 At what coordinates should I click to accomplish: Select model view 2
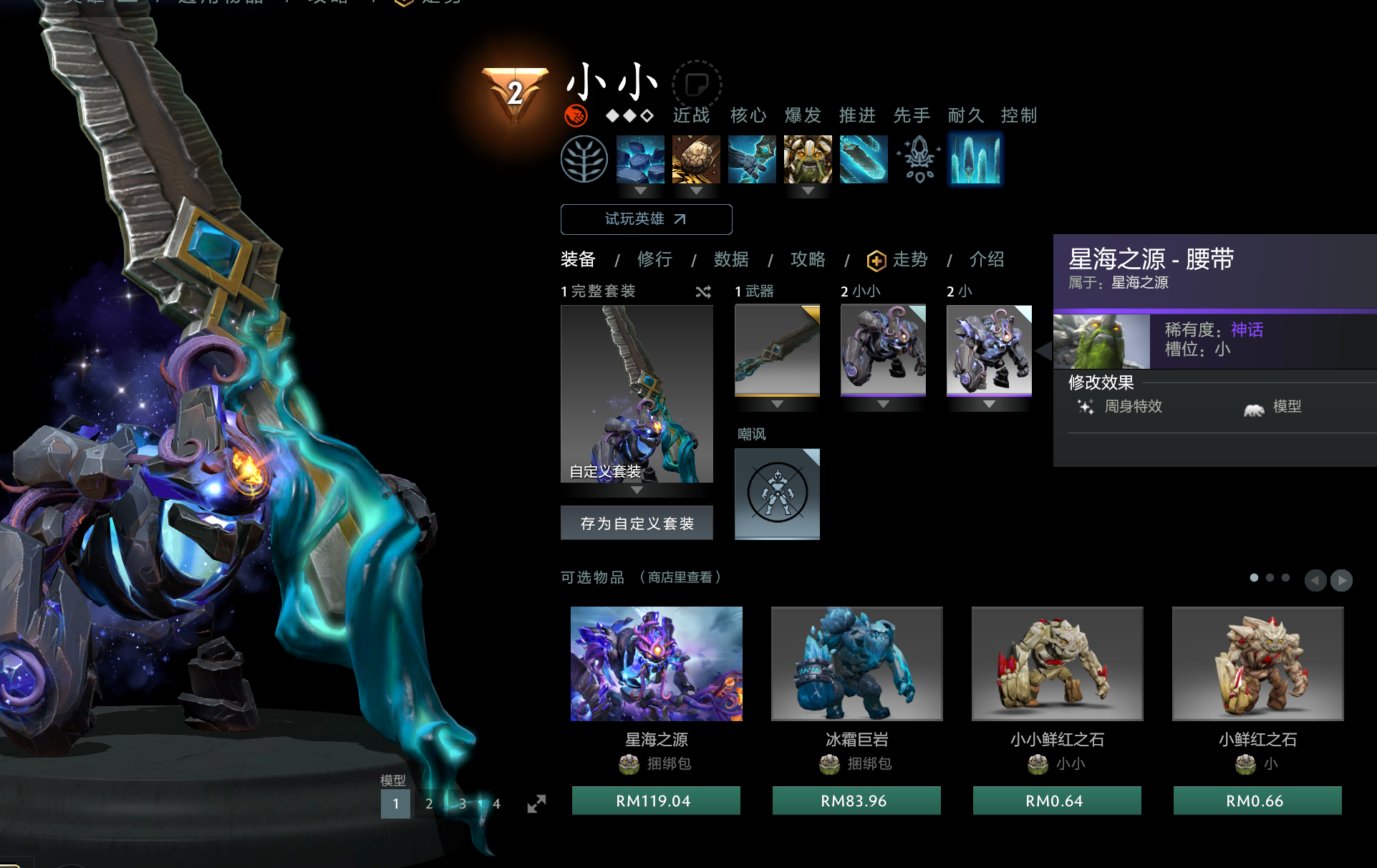click(429, 804)
